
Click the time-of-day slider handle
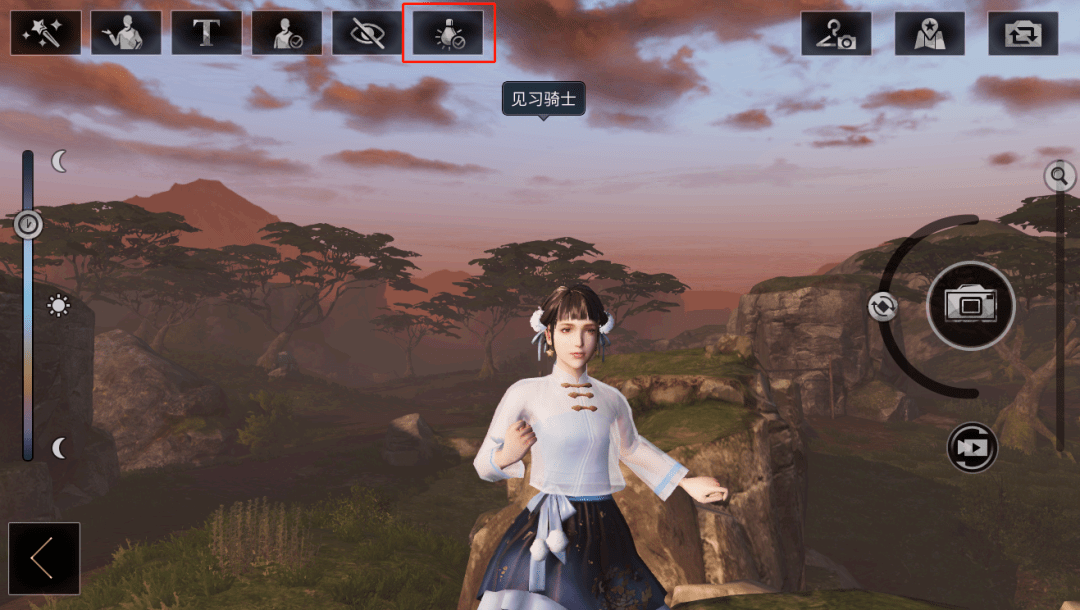[28, 224]
